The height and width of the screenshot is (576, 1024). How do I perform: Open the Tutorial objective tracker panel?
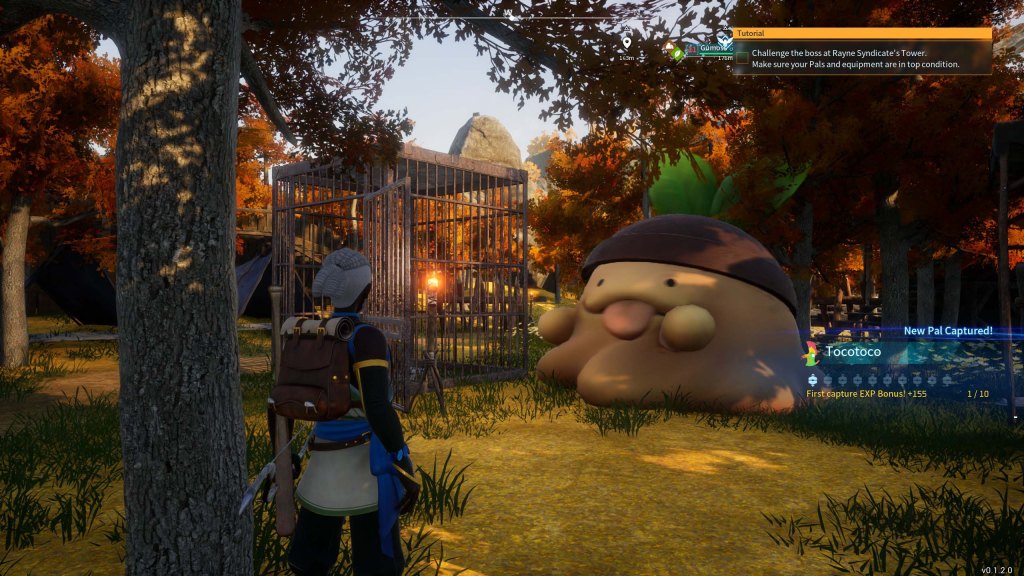point(862,33)
